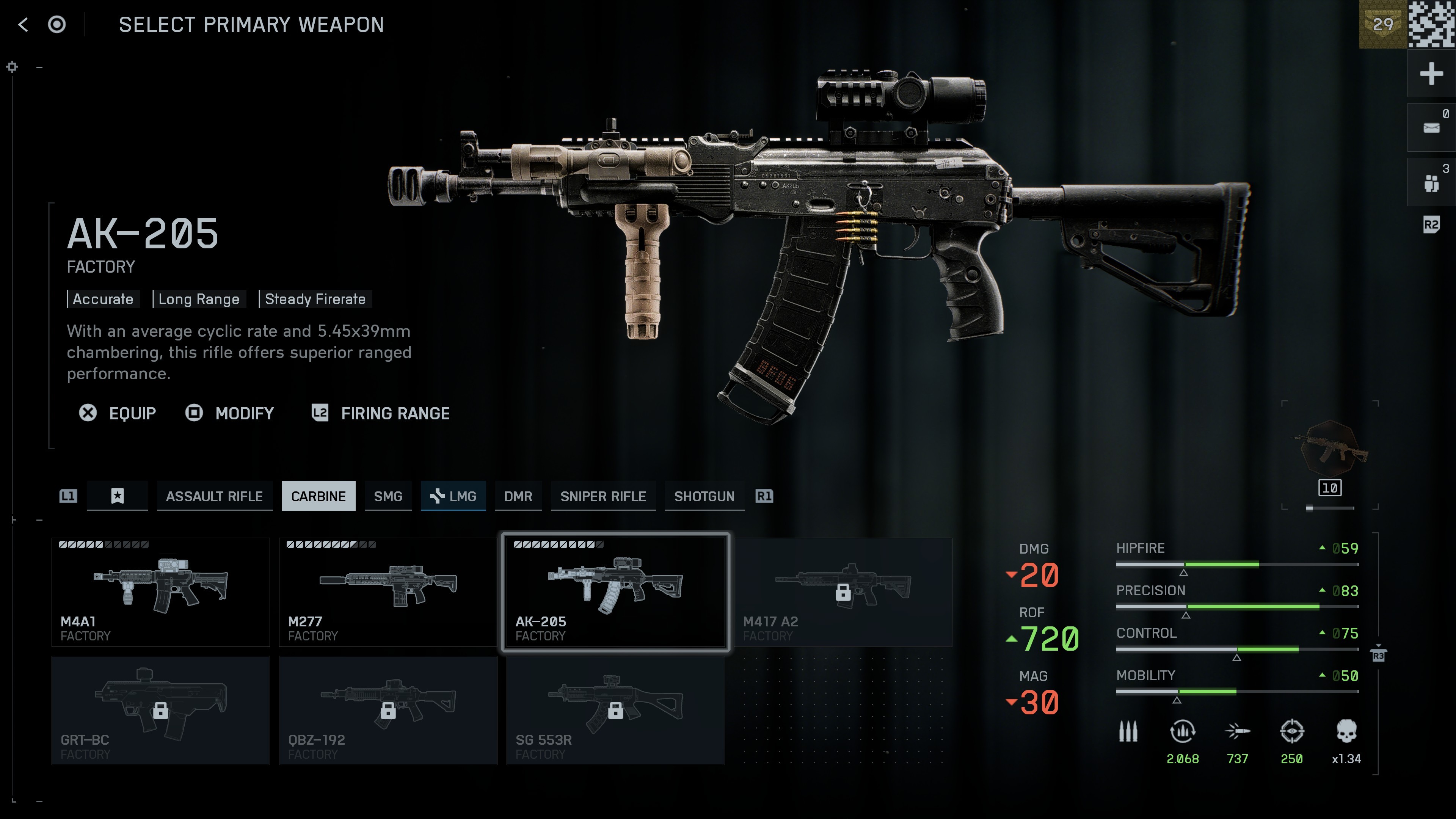Select the Carbine category tab
This screenshot has width=1456, height=819.
pyautogui.click(x=318, y=496)
